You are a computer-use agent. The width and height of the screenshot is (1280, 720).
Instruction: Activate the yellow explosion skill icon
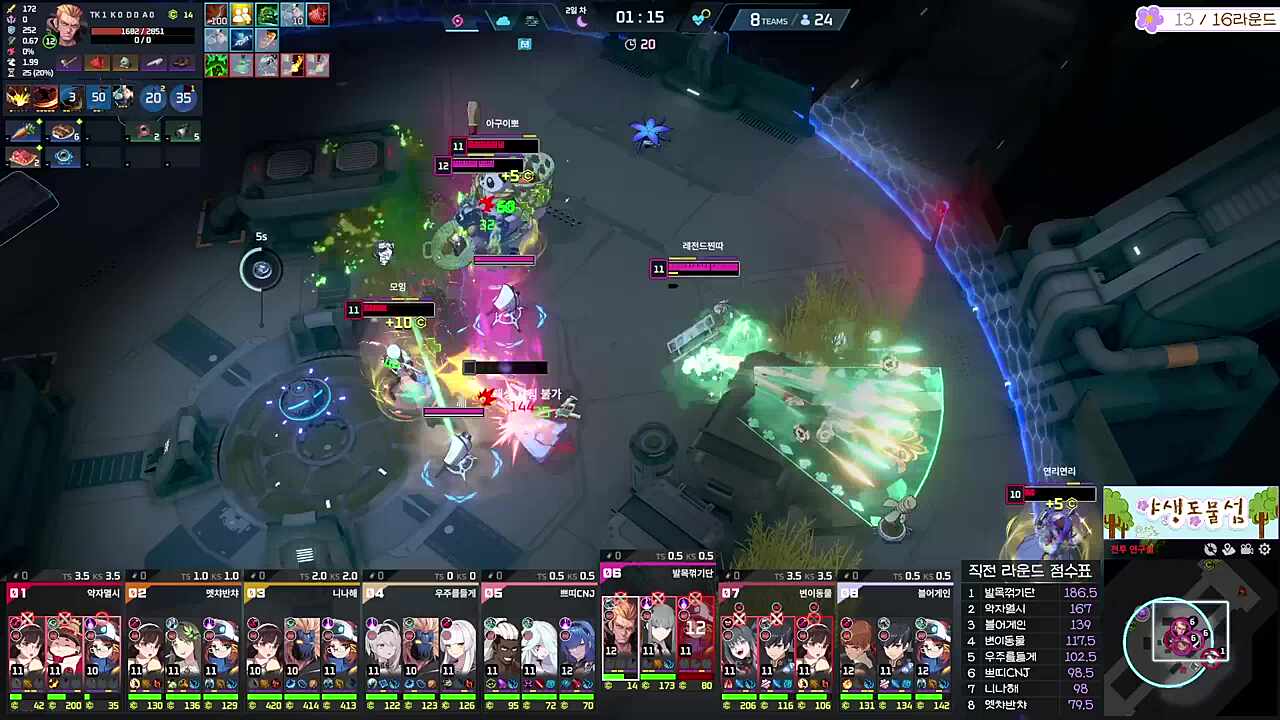[19, 97]
